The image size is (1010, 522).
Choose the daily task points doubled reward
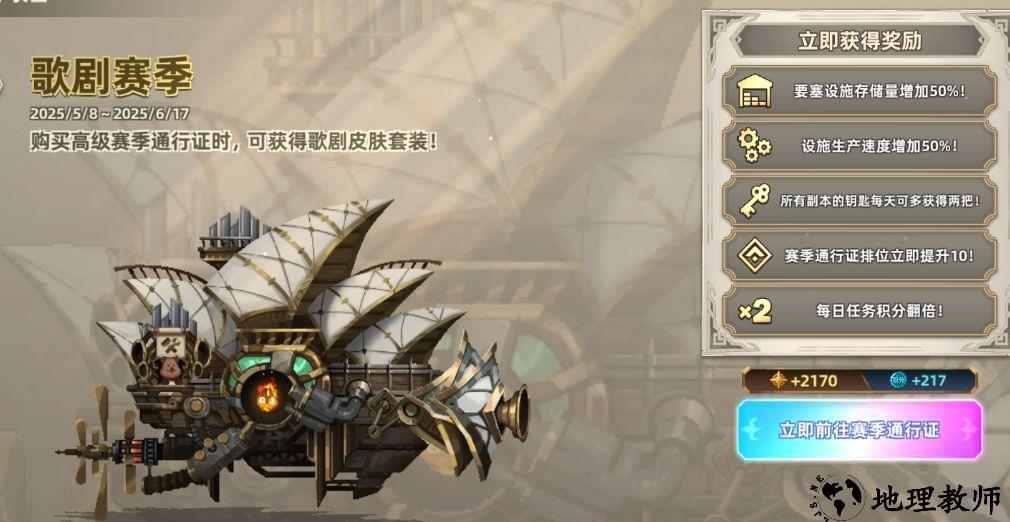(x=860, y=311)
